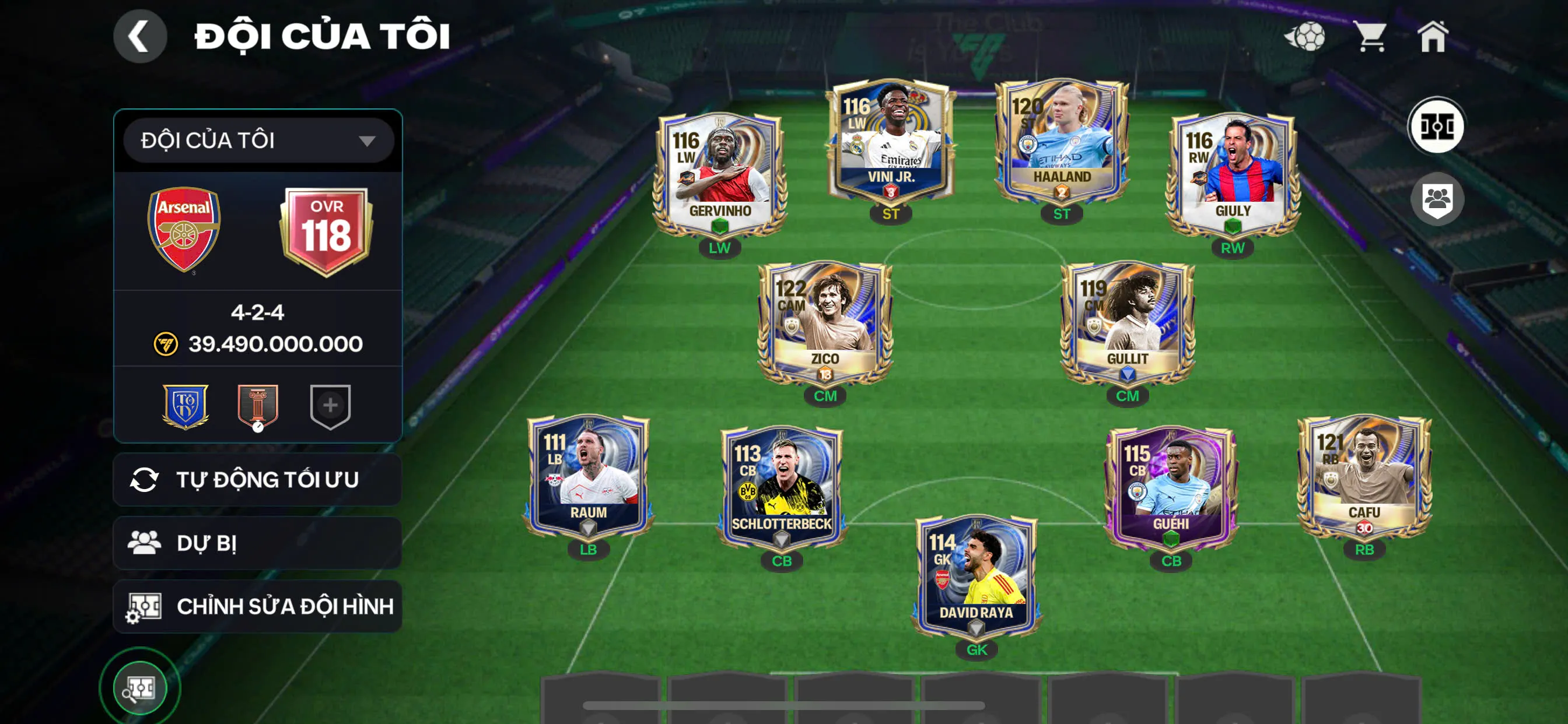Choose the Vini Jr. player card
The image size is (1568, 724).
point(891,143)
